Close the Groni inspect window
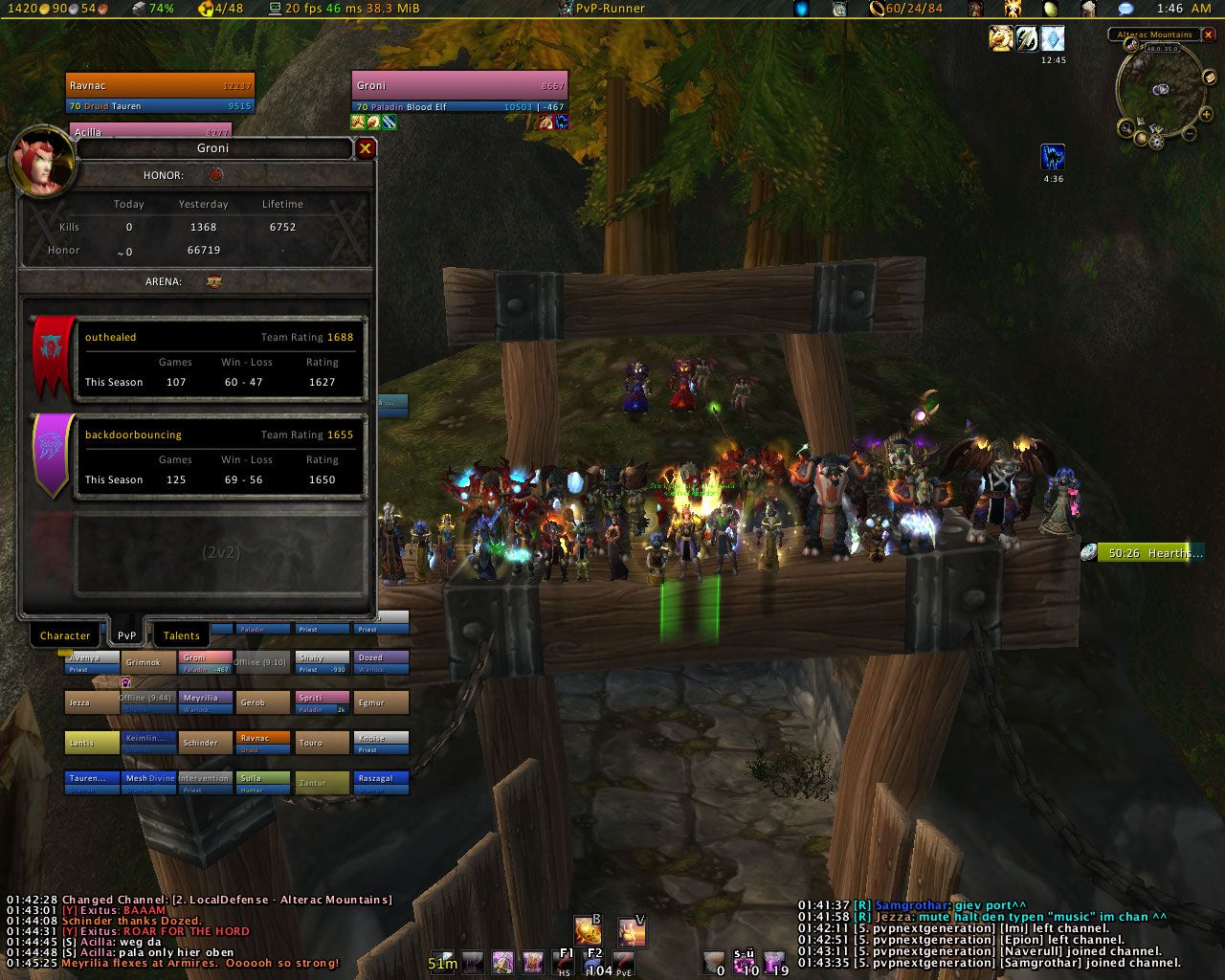This screenshot has height=980, width=1225. click(x=365, y=148)
